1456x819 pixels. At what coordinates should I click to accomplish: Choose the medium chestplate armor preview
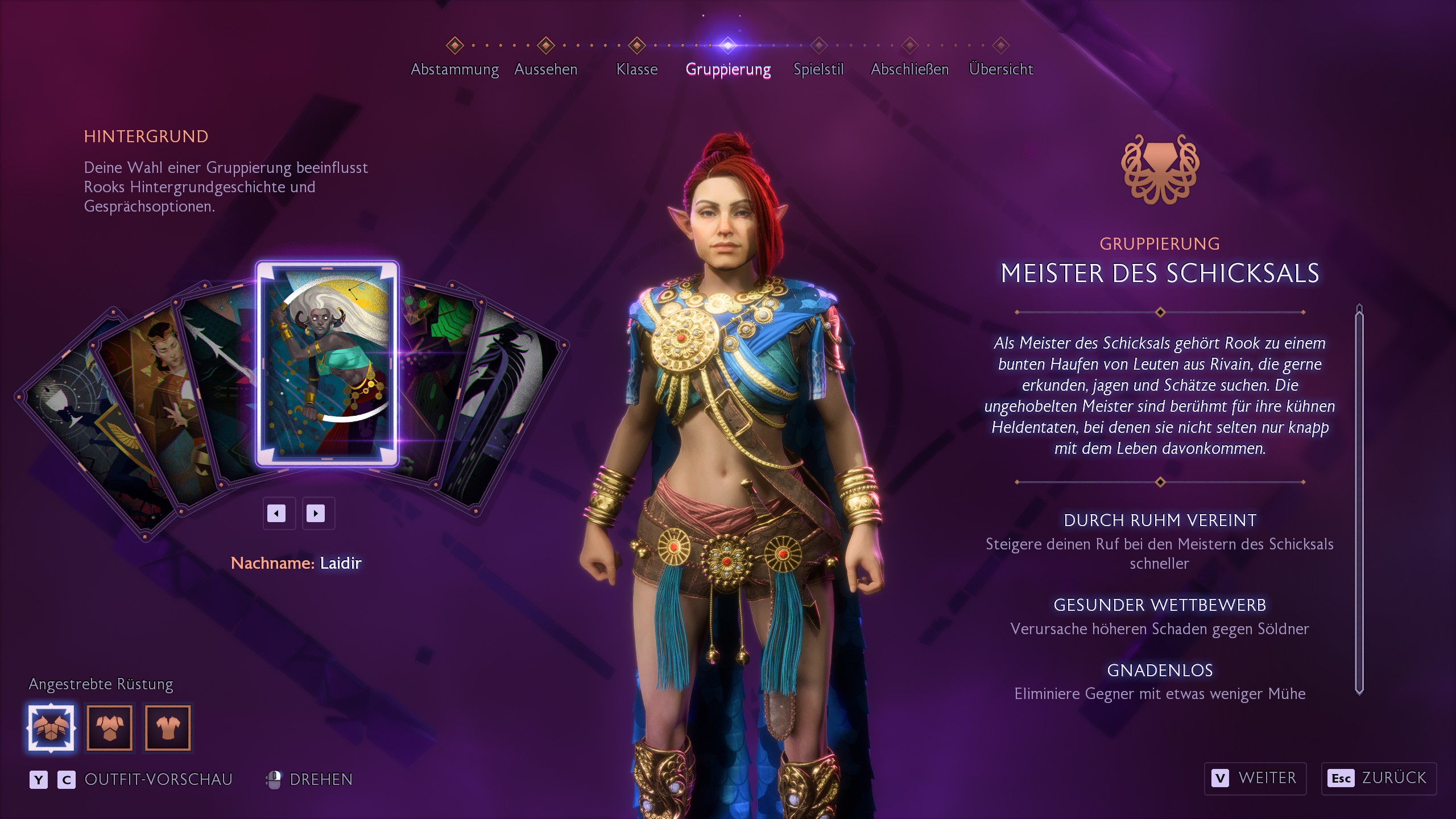pos(110,727)
